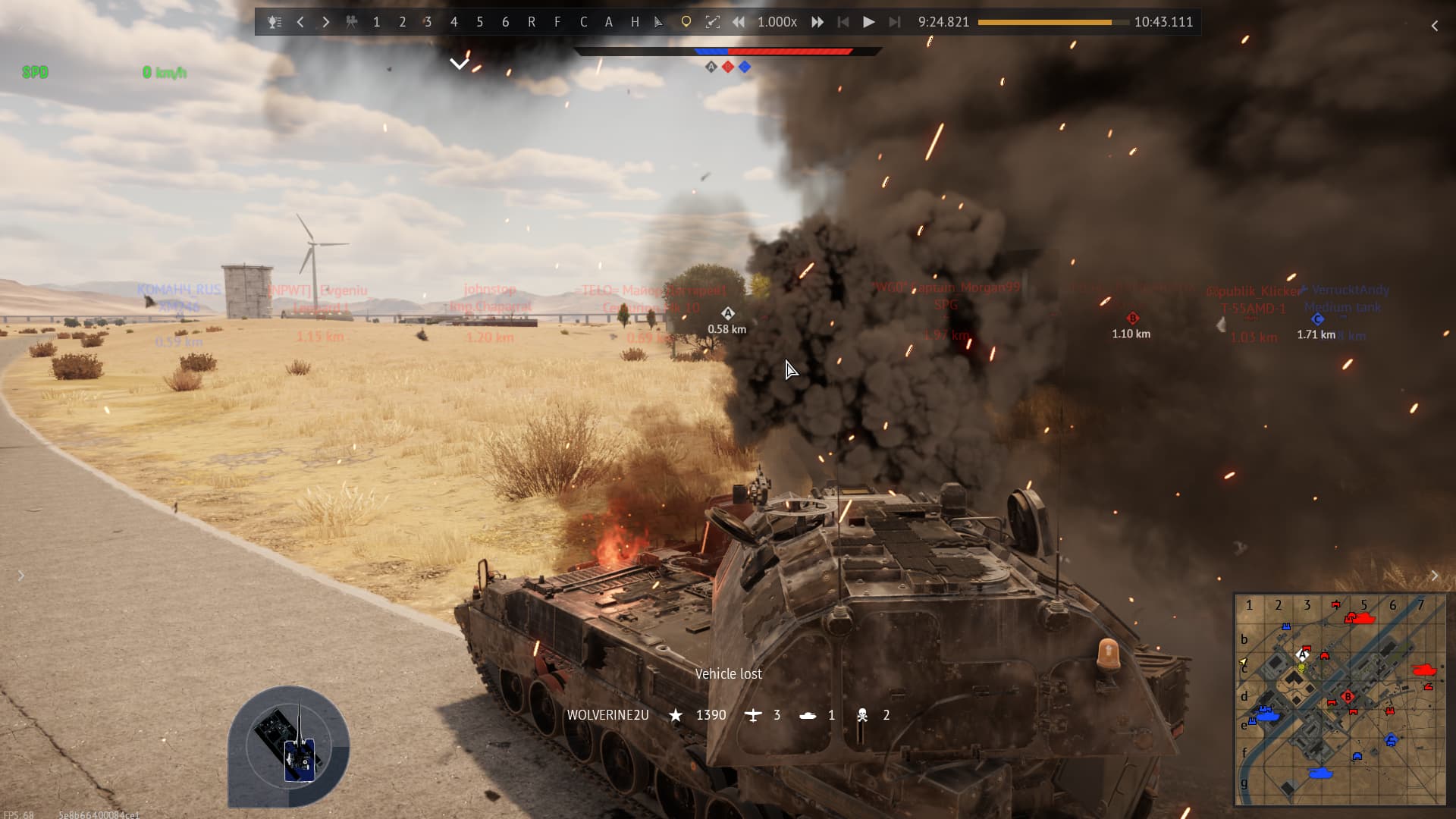Activate the R camera mode
Viewport: 1456px width, 819px height.
tap(532, 22)
